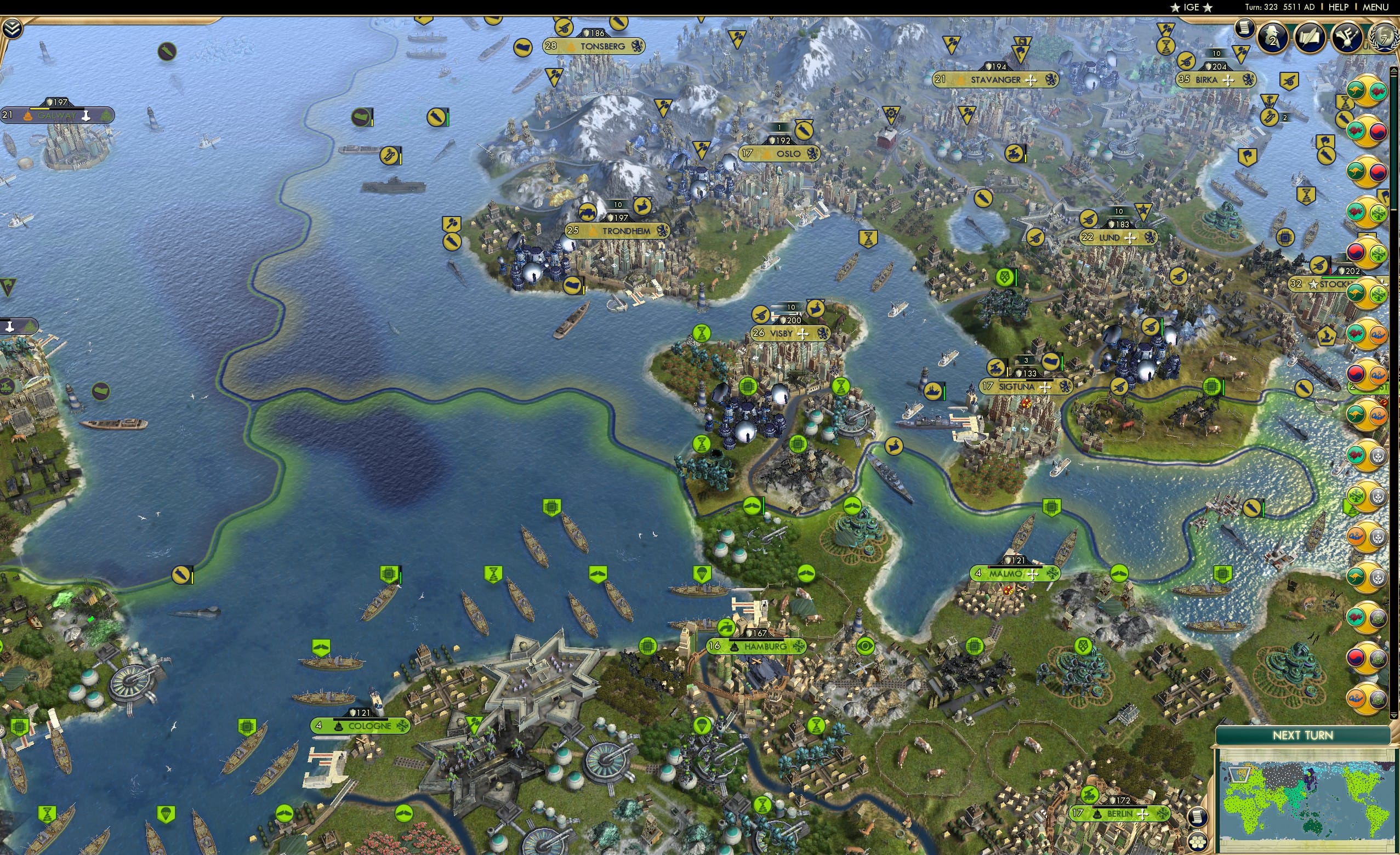Expand the collapsed banner arrow at the left edge
The width and height of the screenshot is (1400, 855).
coord(10,327)
